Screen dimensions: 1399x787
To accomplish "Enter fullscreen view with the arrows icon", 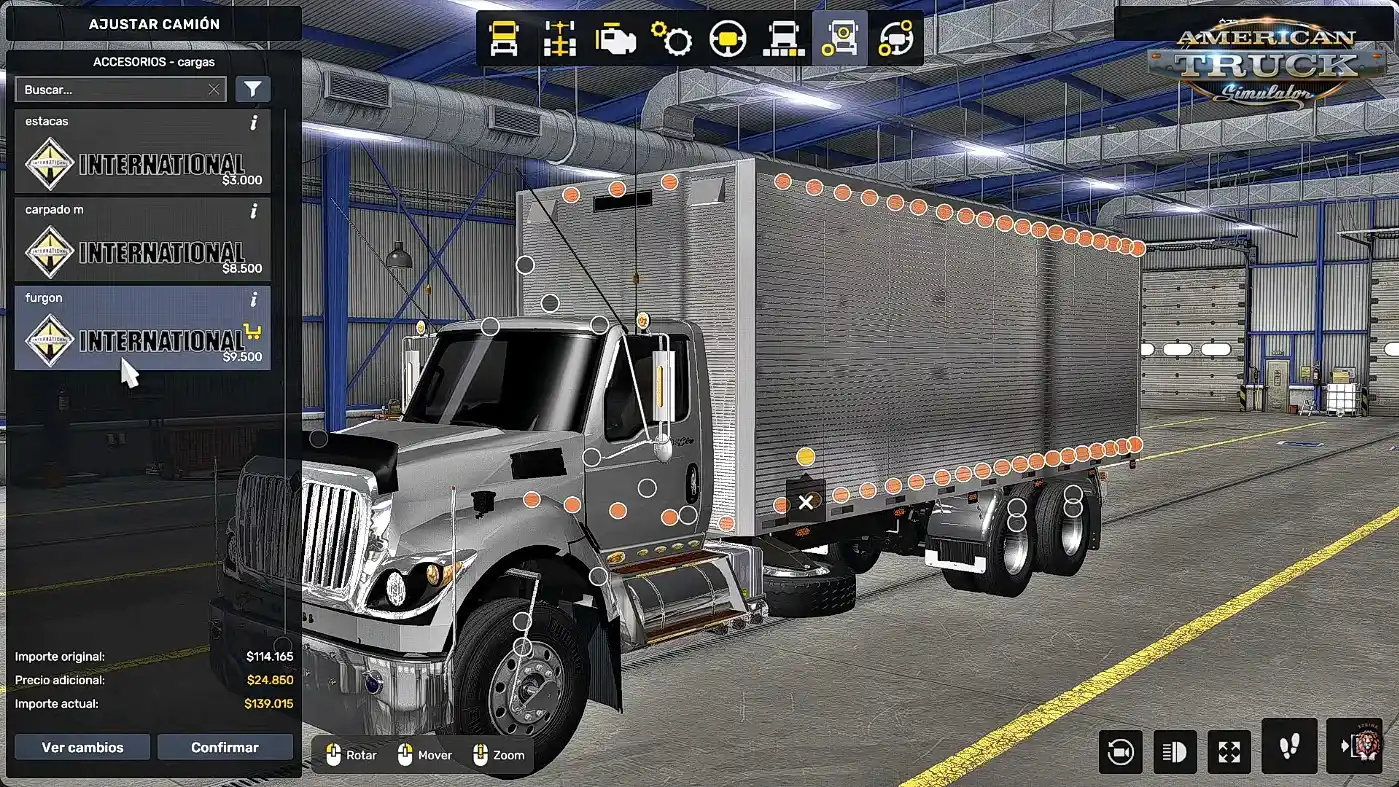I will coord(1229,751).
